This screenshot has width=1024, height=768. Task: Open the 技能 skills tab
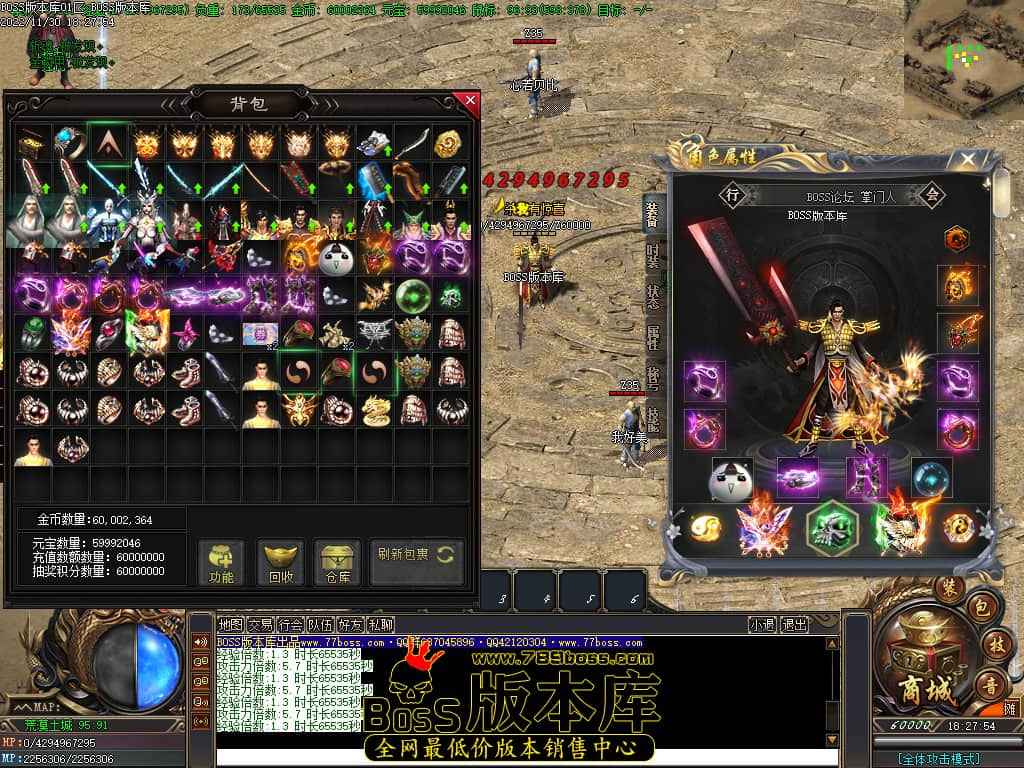click(653, 419)
